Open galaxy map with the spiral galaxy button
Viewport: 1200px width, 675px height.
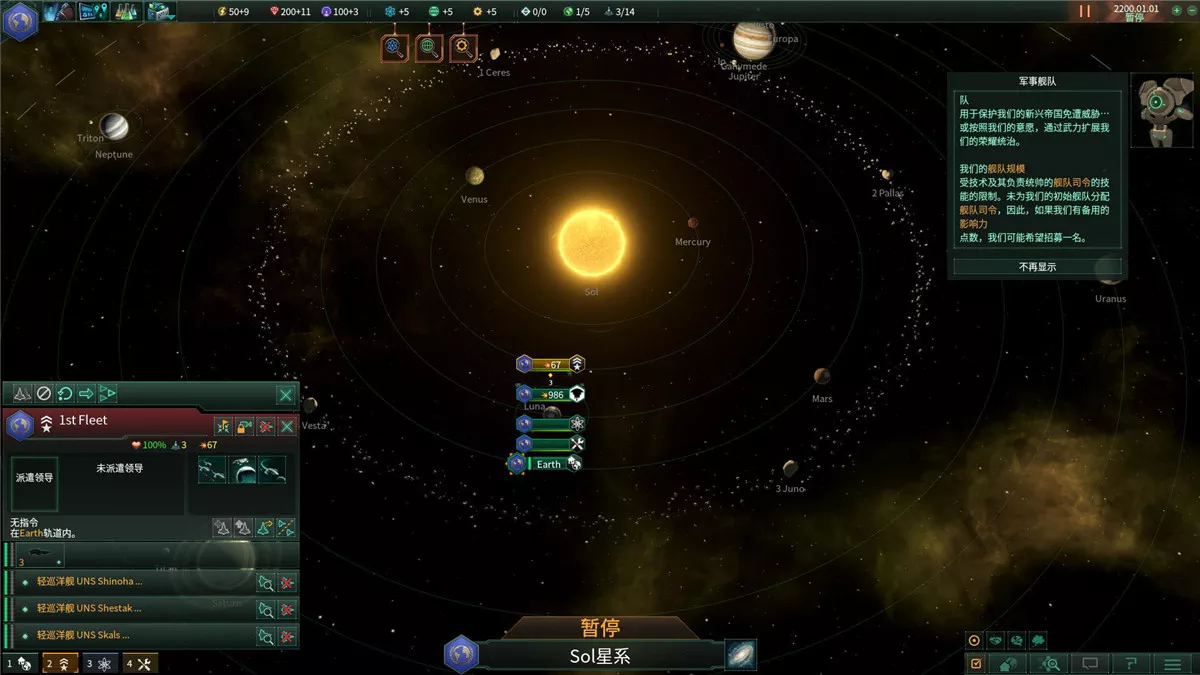click(x=741, y=655)
